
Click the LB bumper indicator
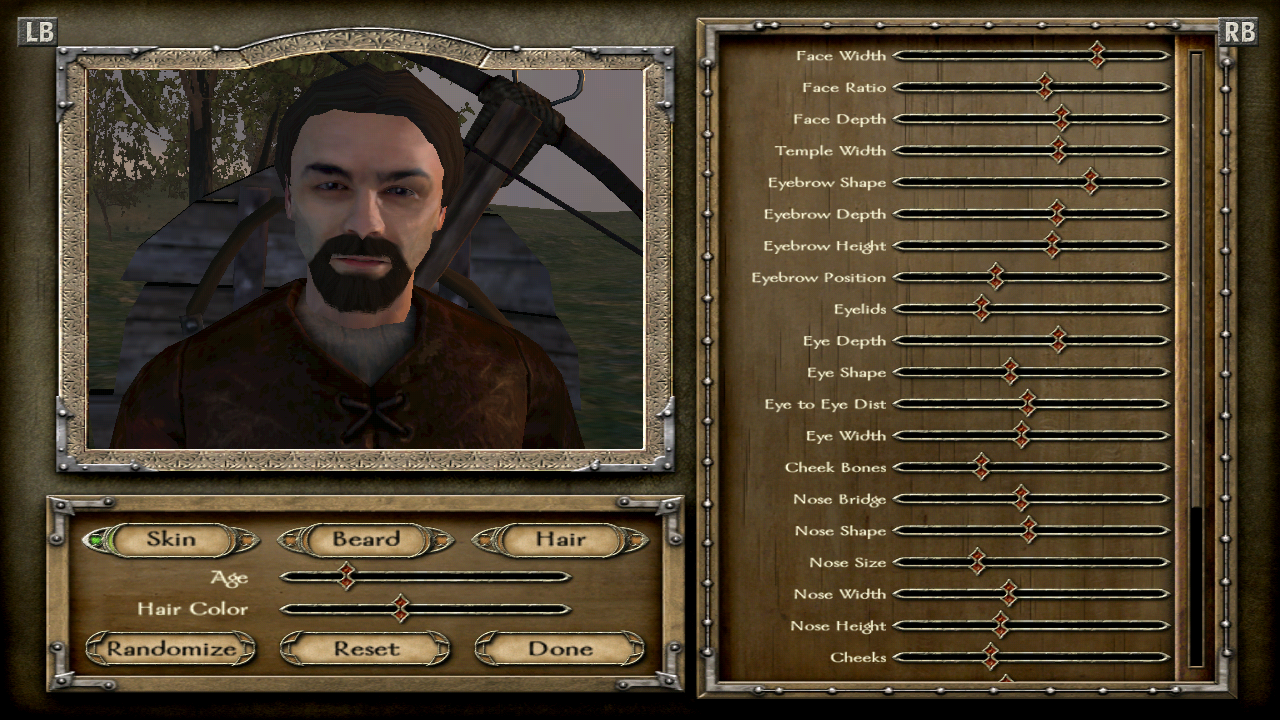[x=37, y=33]
